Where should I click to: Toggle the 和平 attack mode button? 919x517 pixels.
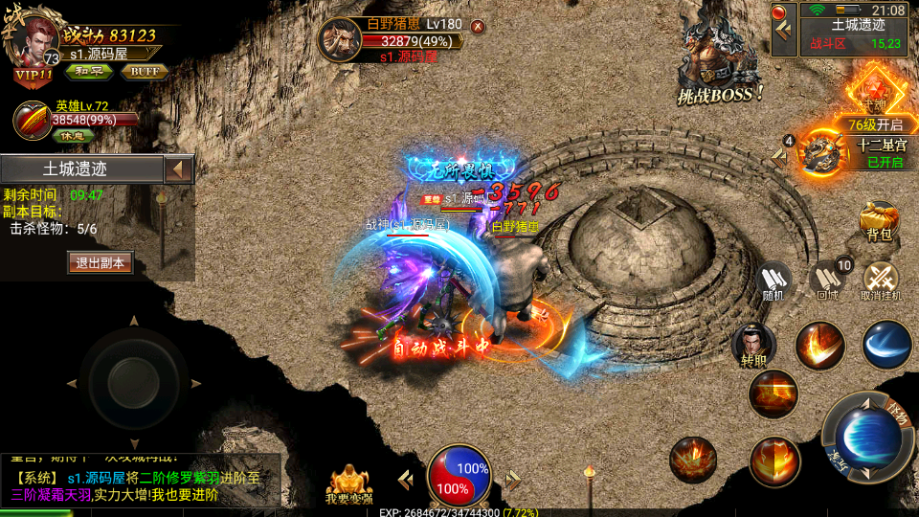click(90, 71)
